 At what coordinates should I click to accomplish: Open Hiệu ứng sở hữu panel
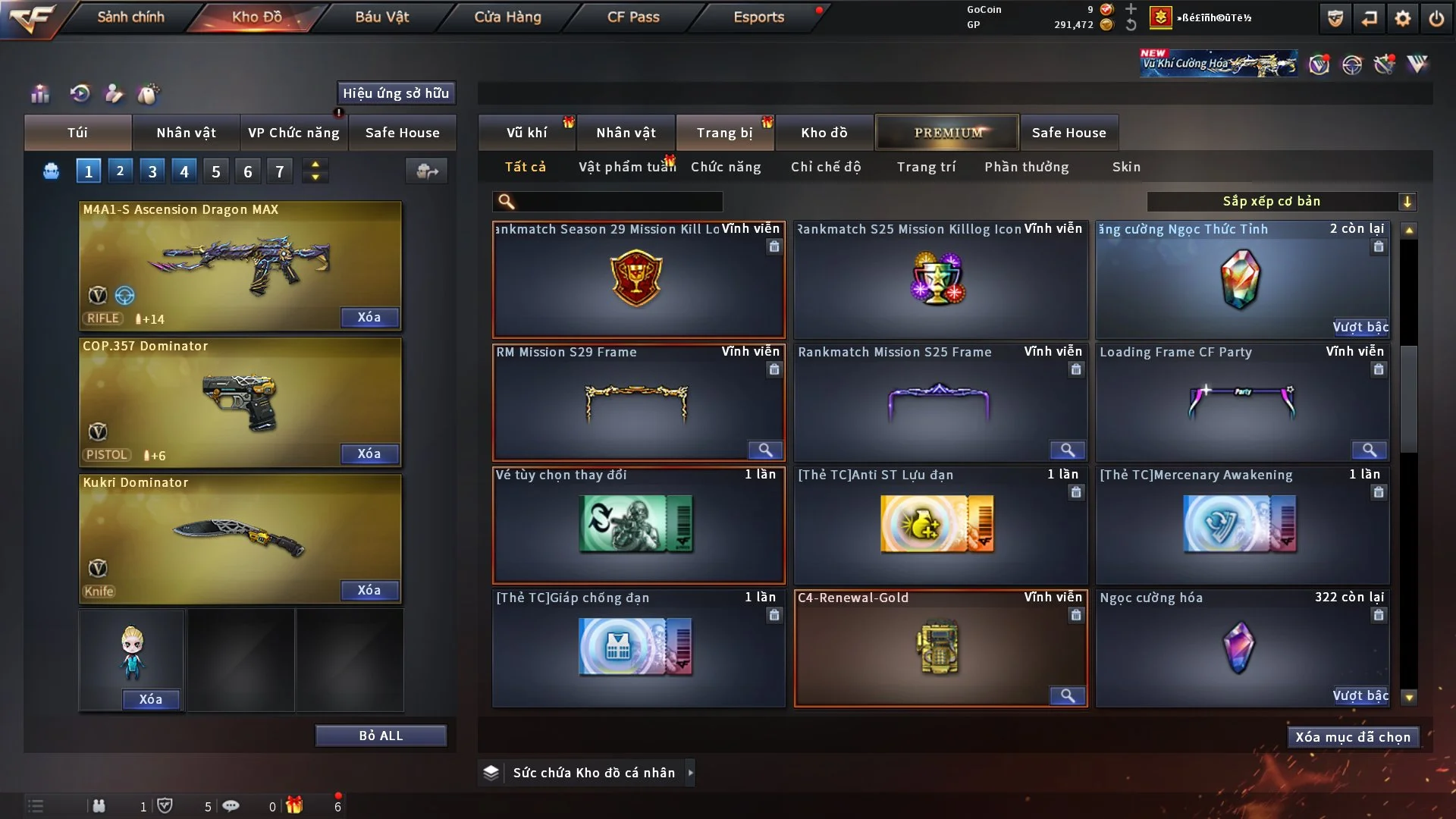point(396,93)
